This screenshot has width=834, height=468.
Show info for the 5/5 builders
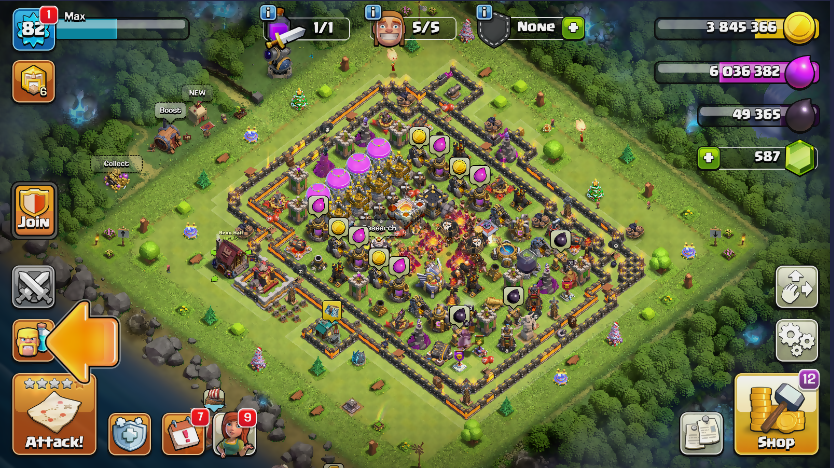(373, 12)
